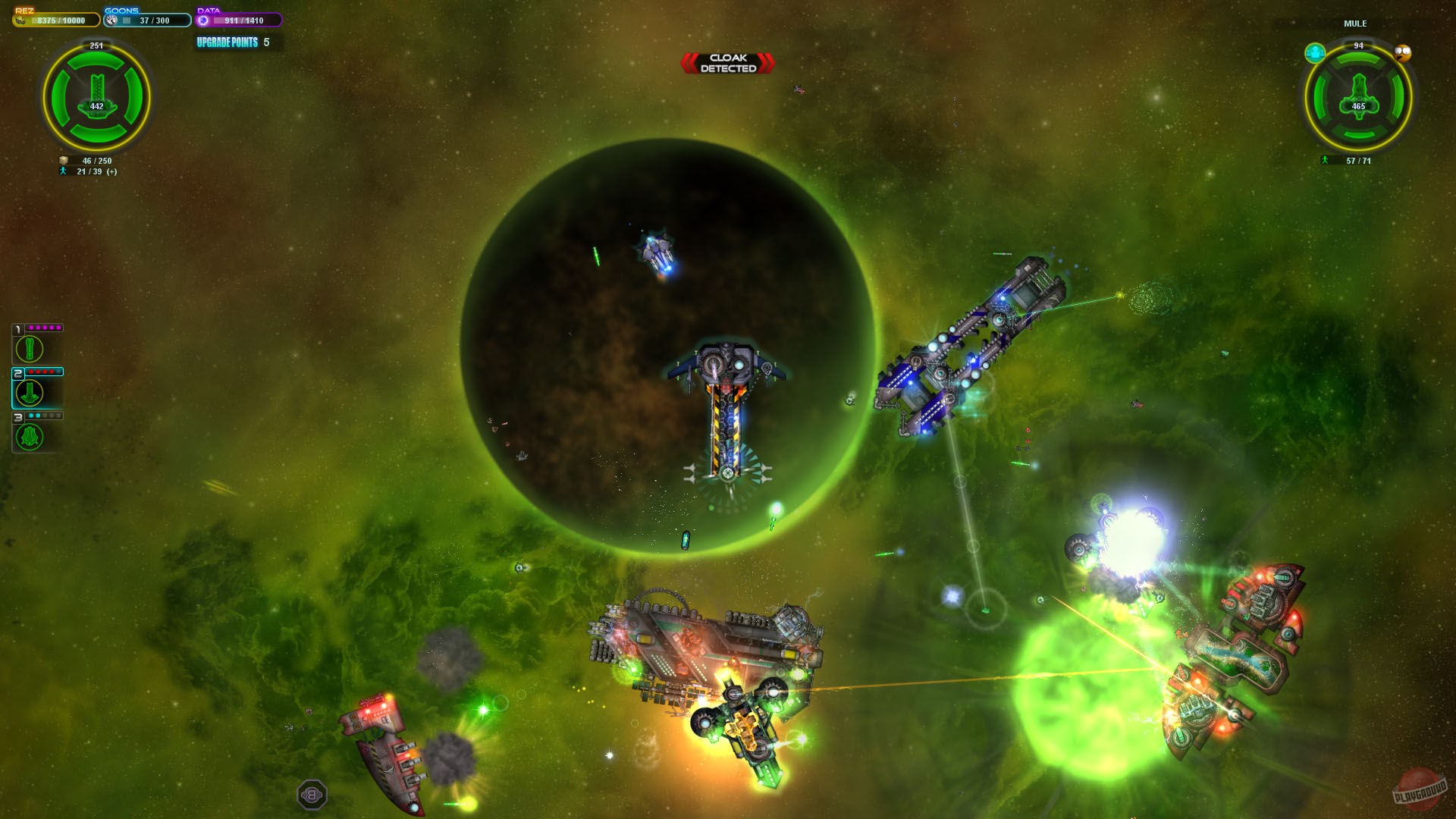Select the zombie face icon beside the MULE ring

1402,53
